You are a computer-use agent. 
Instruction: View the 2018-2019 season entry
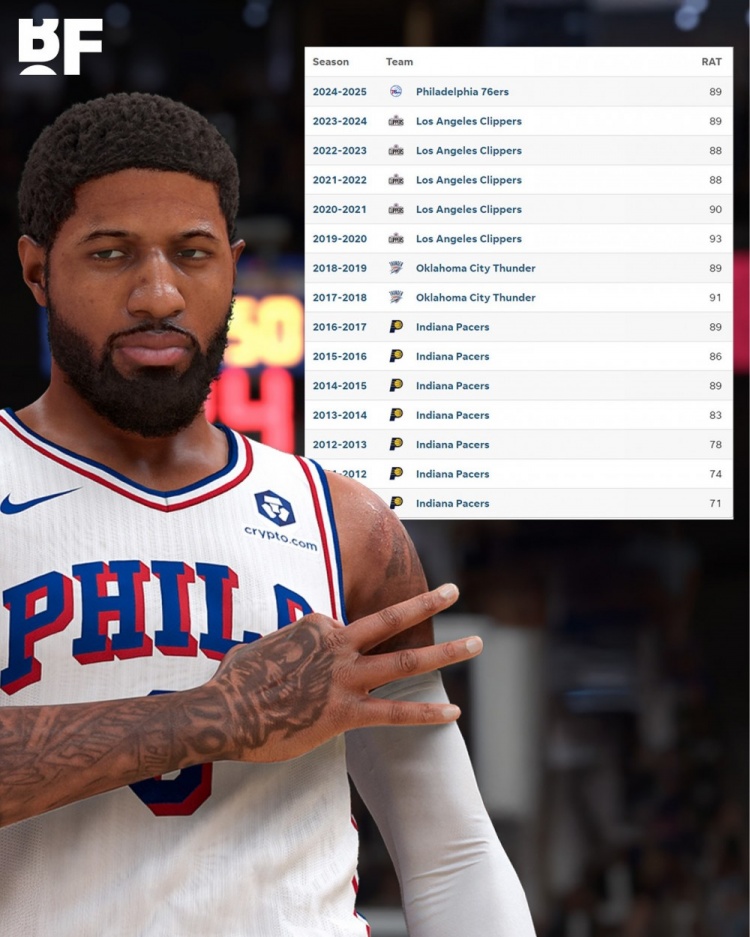point(339,268)
